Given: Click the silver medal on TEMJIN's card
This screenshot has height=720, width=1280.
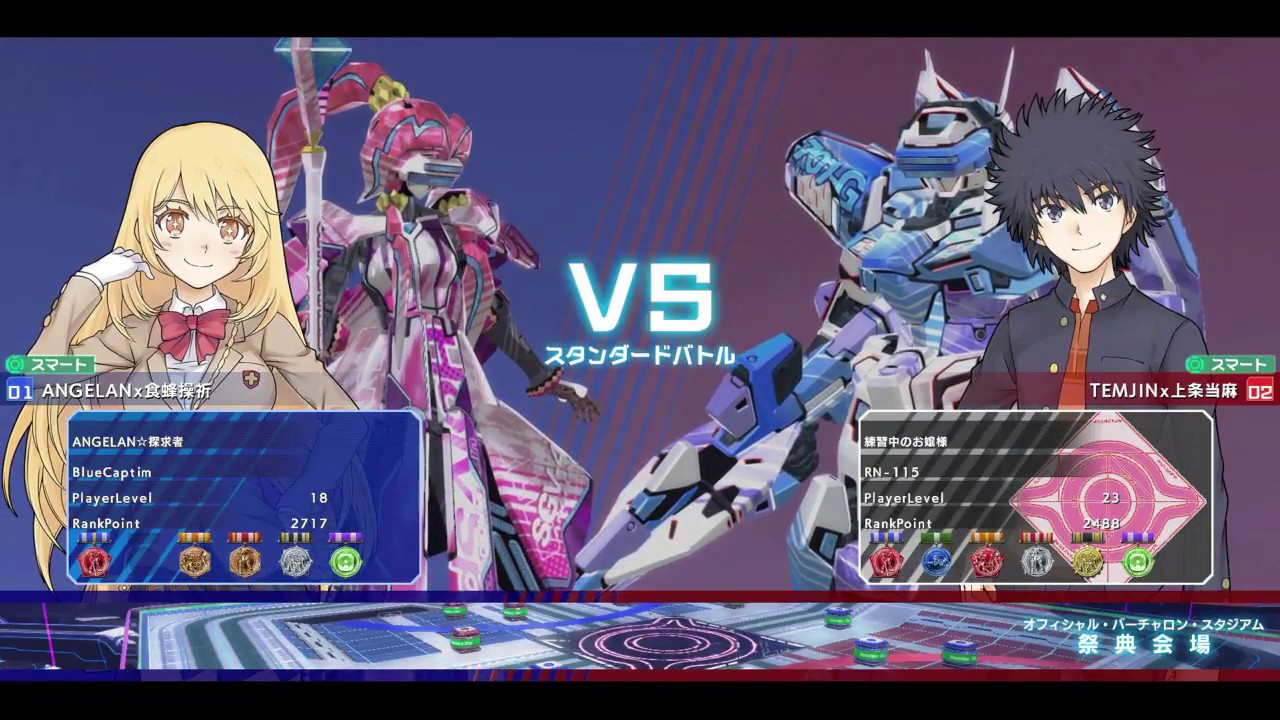Looking at the screenshot, I should (x=1038, y=562).
